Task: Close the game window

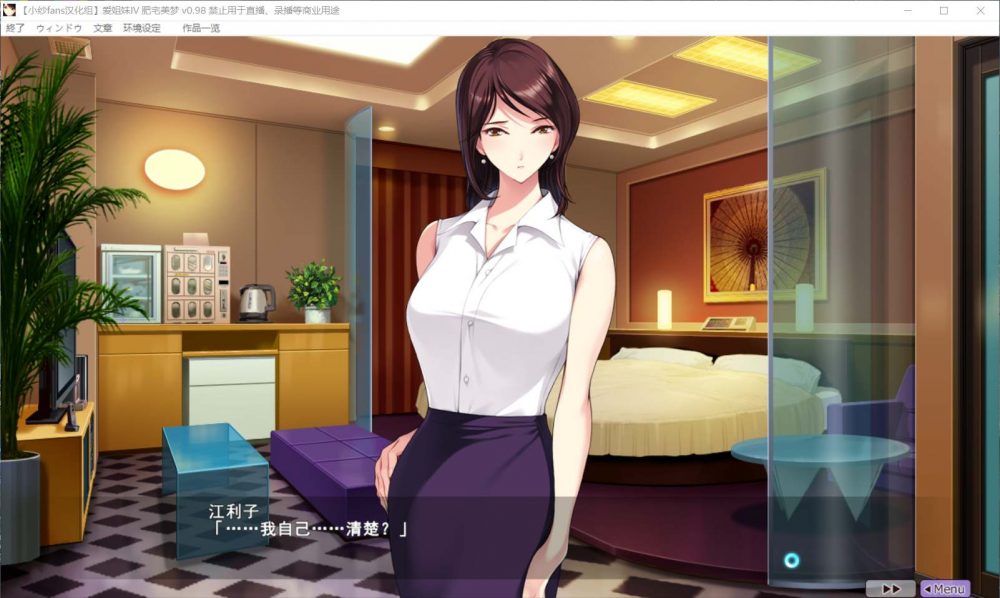Action: pos(979,10)
